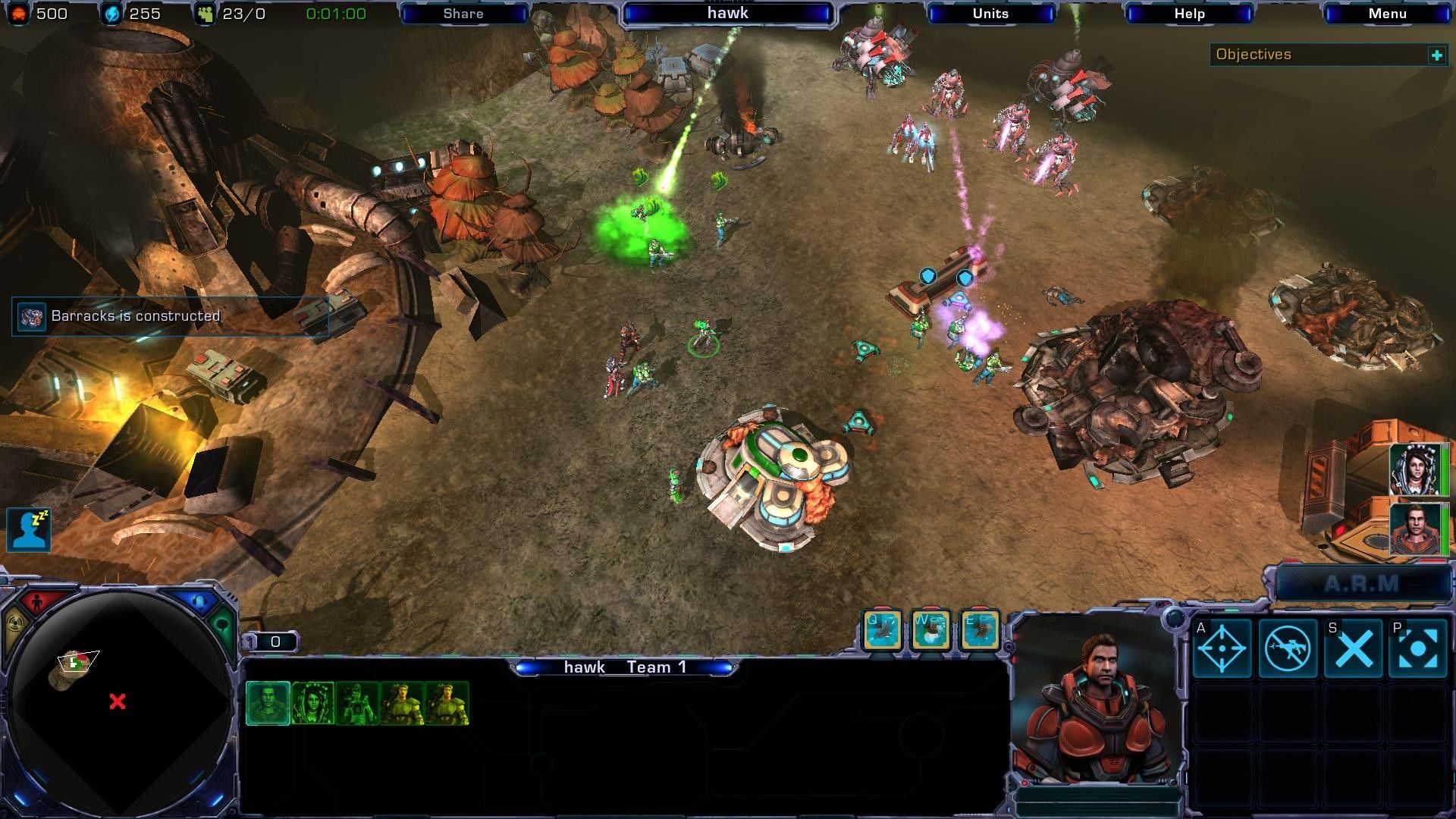The width and height of the screenshot is (1456, 819).
Task: Open the Units panel
Action: 990,14
